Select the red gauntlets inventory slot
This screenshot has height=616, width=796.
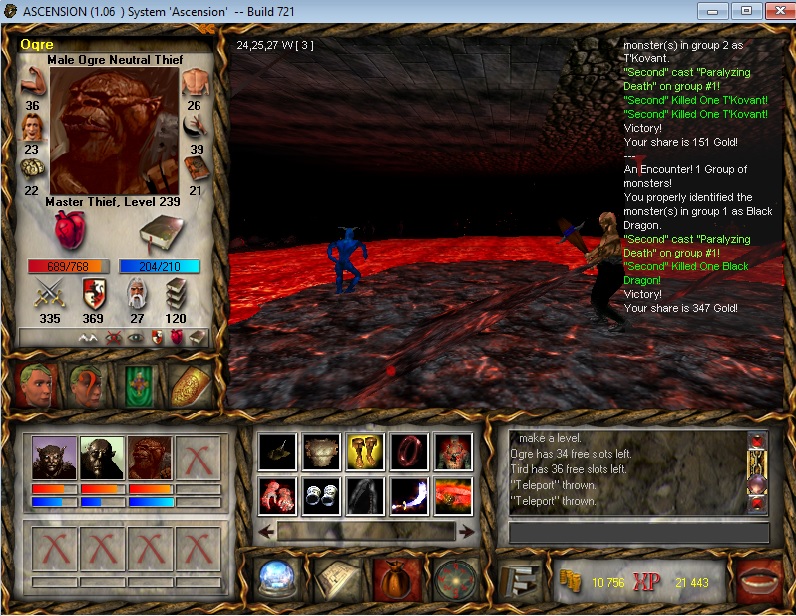pos(277,495)
